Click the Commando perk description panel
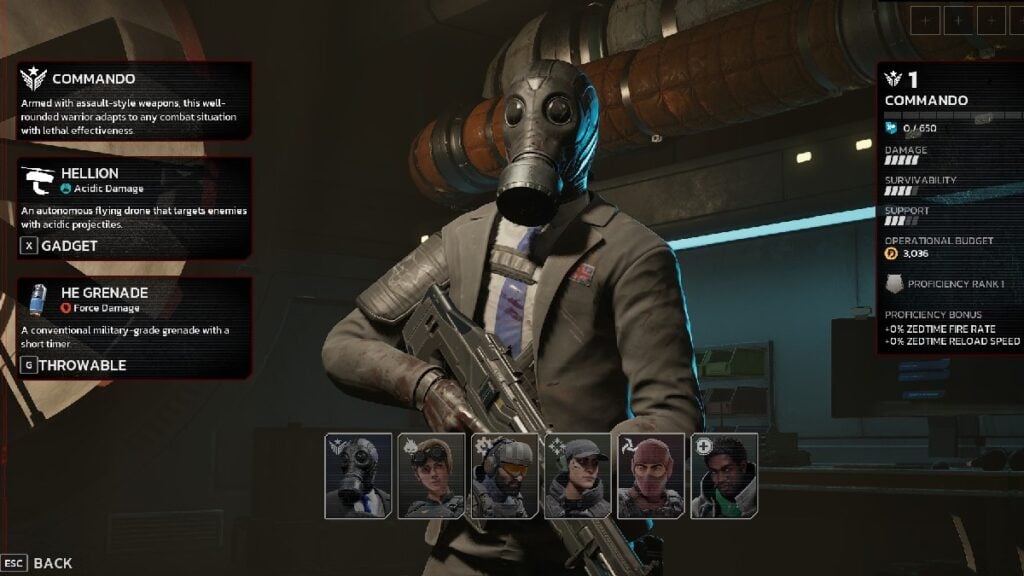Image resolution: width=1024 pixels, height=576 pixels. [134, 100]
